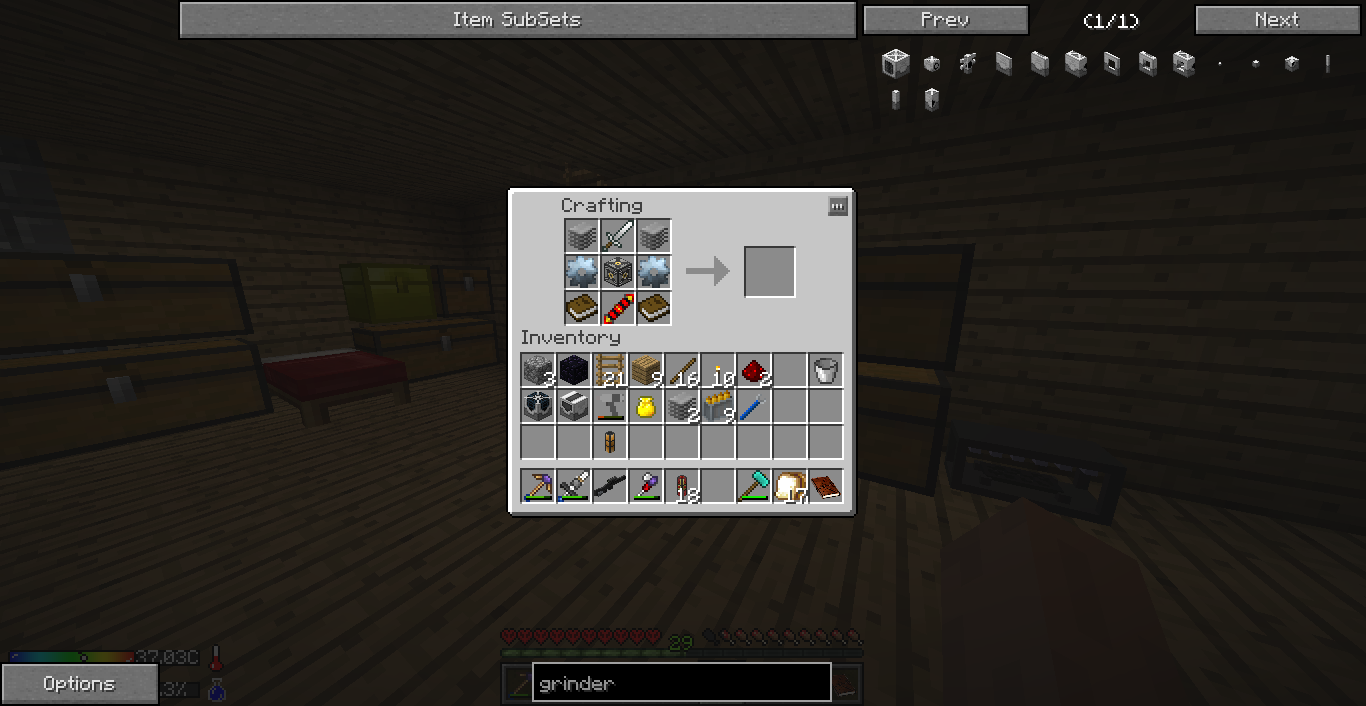
Task: Choose the teal hammer in the hotbar
Action: pos(754,487)
